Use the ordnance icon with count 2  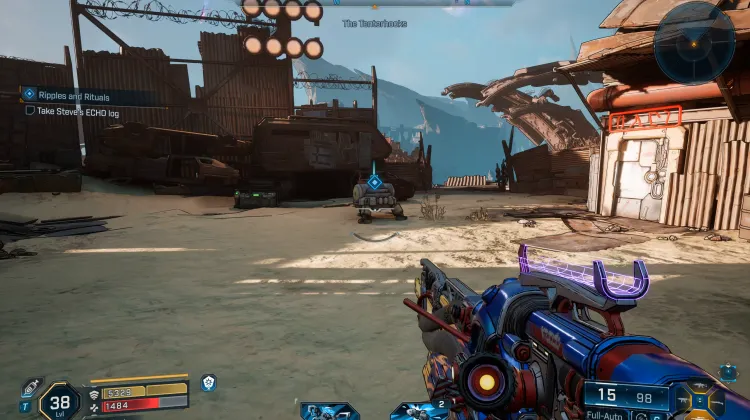419,410
